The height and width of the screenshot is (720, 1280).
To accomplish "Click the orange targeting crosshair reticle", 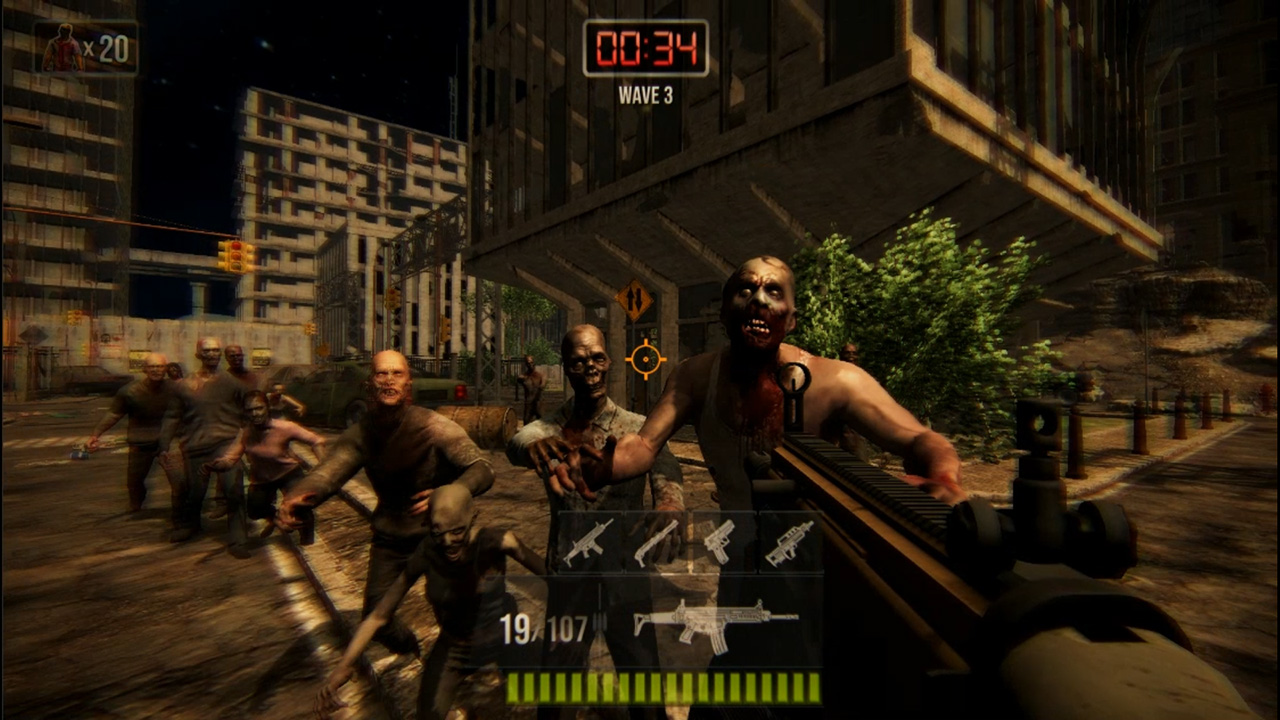I will coord(646,359).
